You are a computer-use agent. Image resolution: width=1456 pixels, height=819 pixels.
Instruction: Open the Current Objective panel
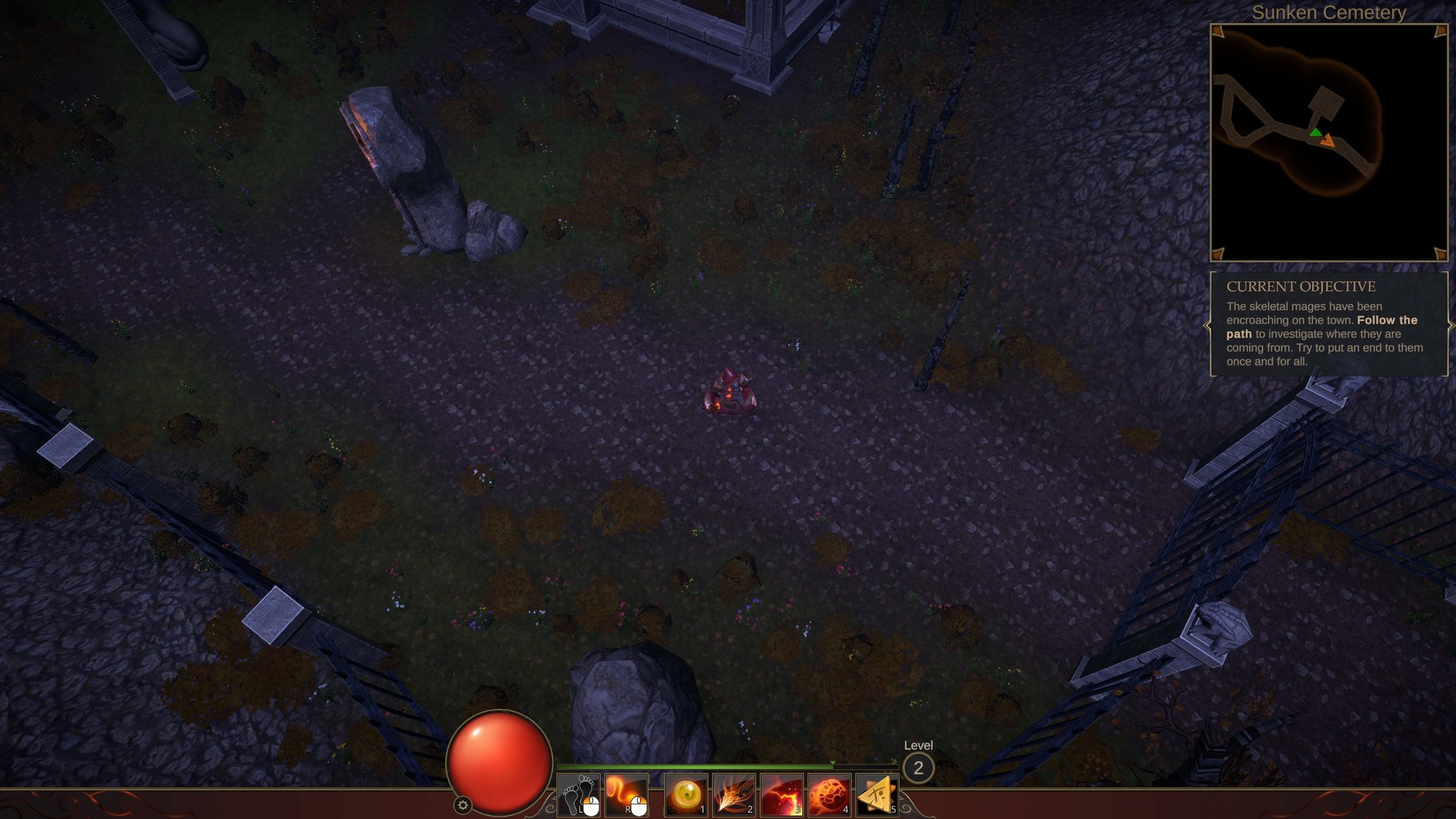[1329, 325]
